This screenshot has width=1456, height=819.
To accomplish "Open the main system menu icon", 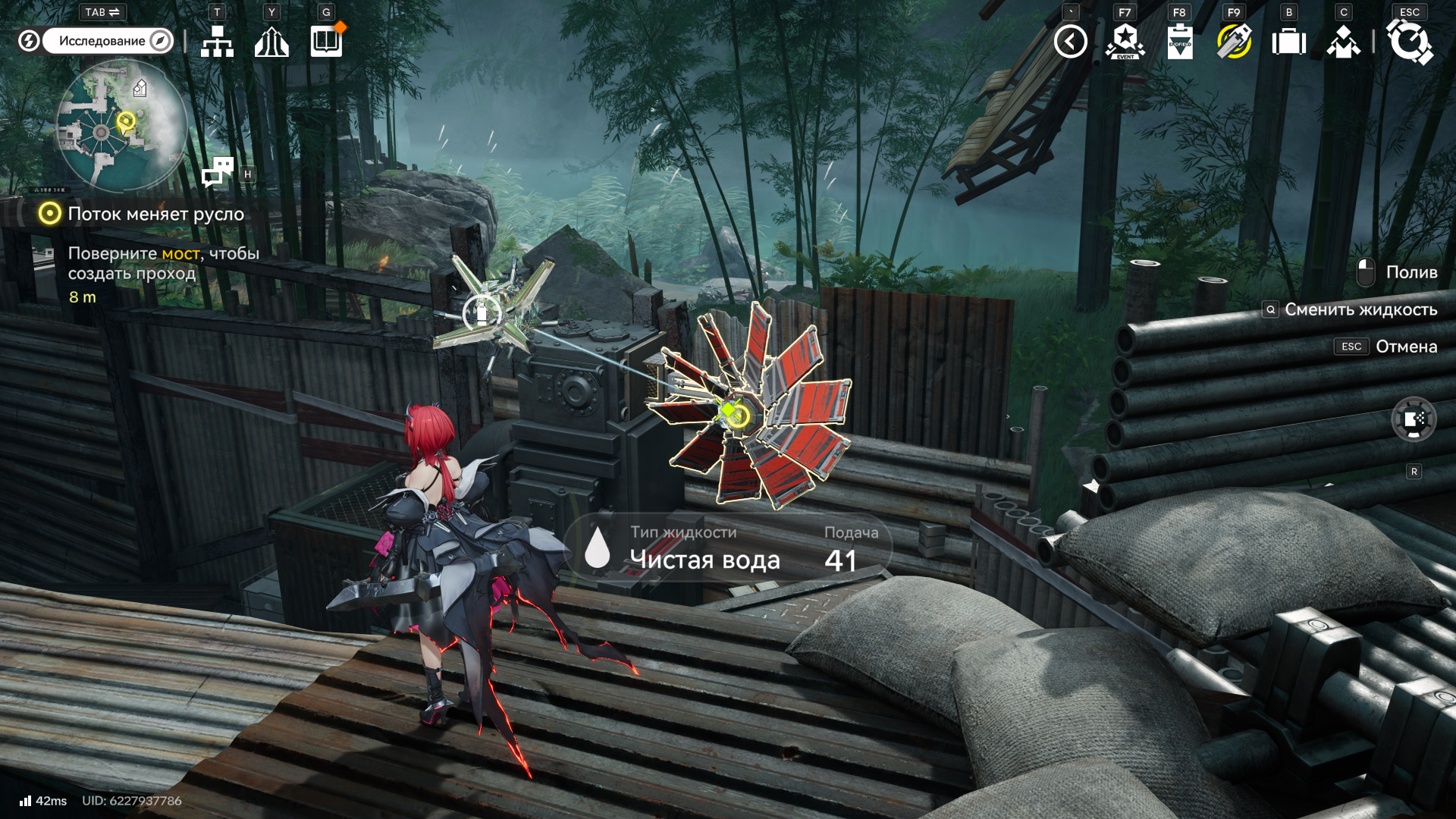I will click(x=1409, y=42).
